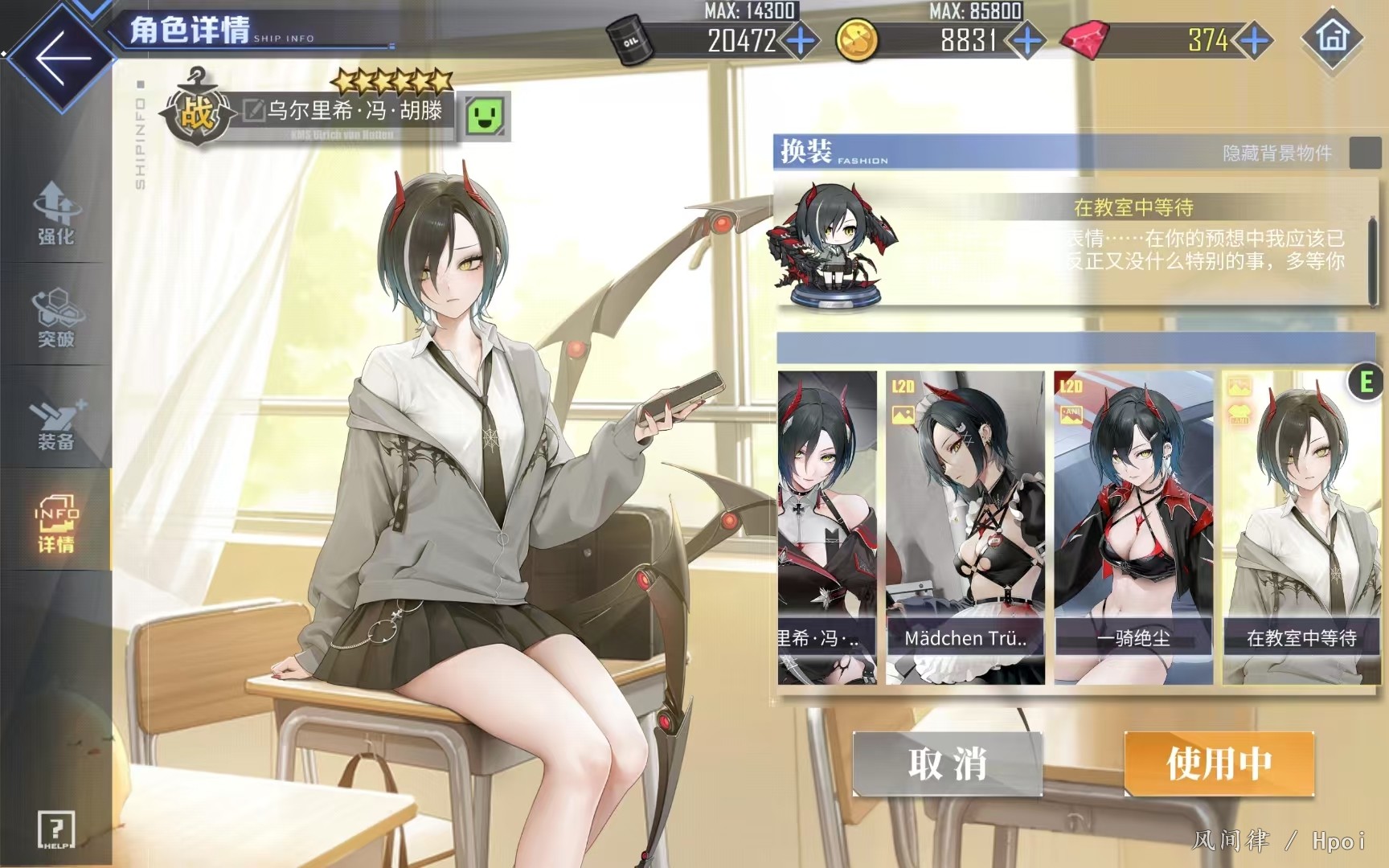Choose the Mädchen Trü.. maid skin
Screen dimensions: 1389x868
coord(965,526)
